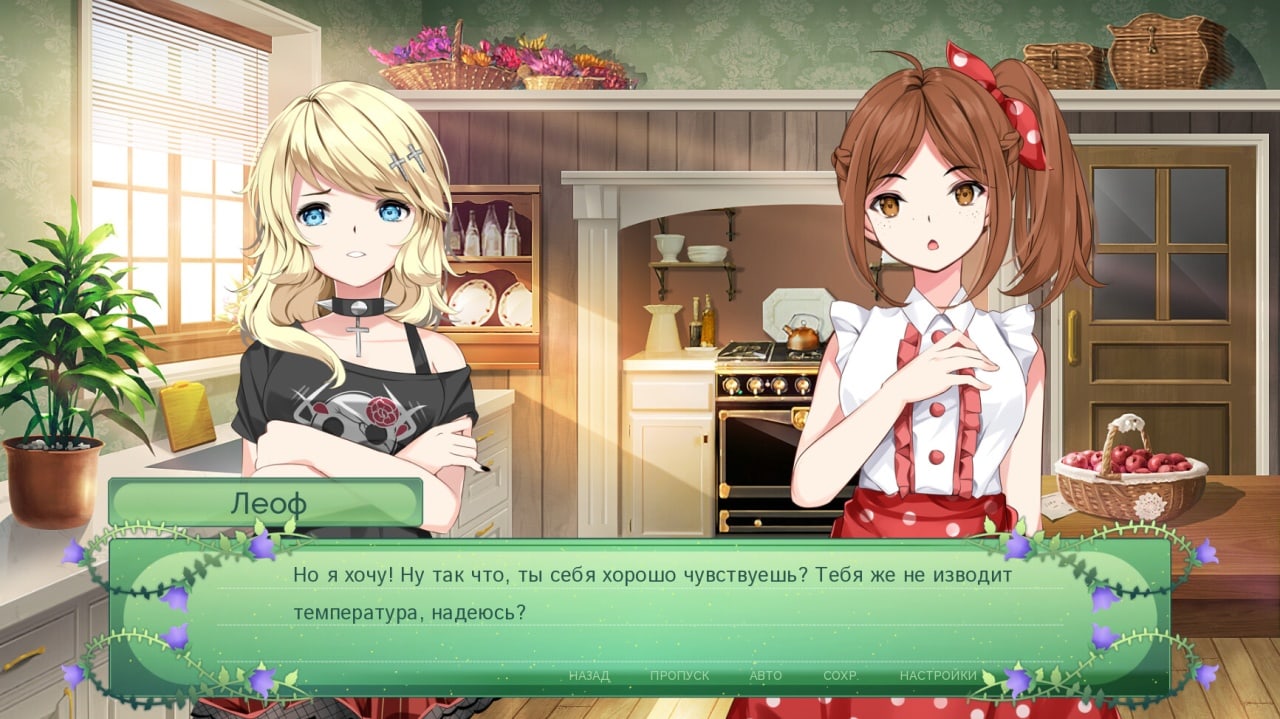
Task: Open НАСТРОЙКИ settings menu
Action: (937, 676)
